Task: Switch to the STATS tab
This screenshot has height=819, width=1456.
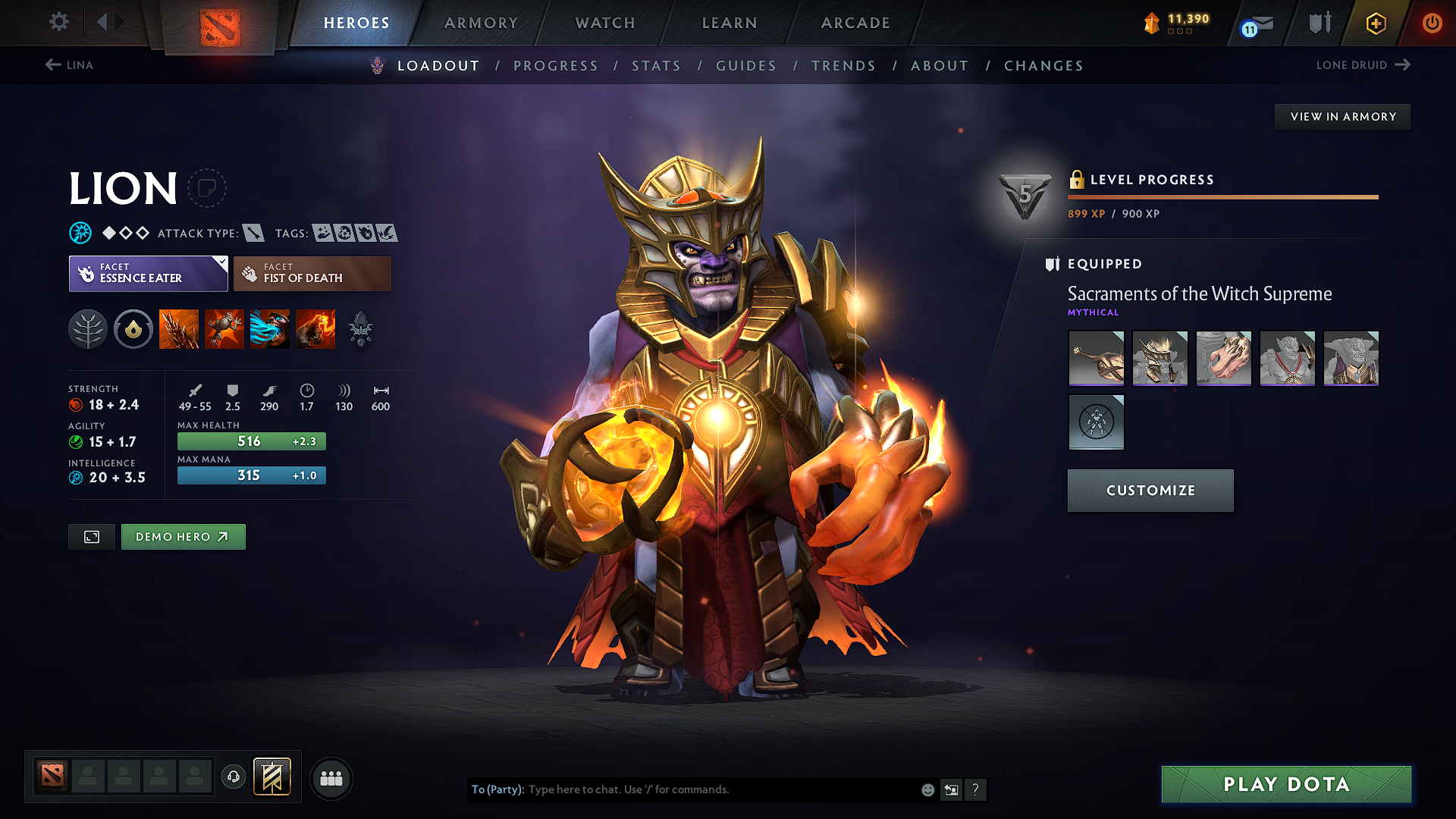Action: coord(657,65)
